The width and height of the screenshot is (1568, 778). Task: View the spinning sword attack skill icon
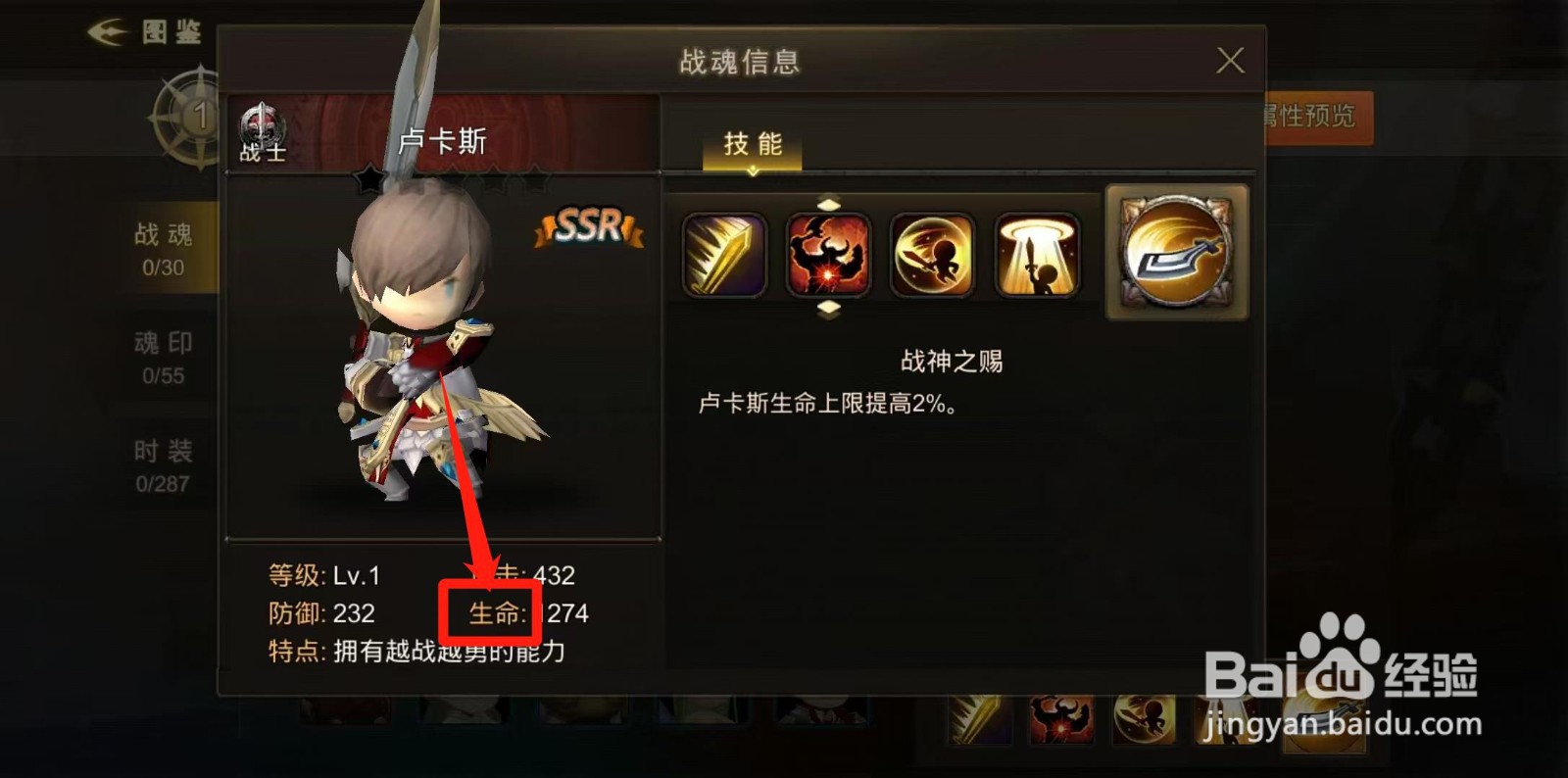click(x=931, y=254)
